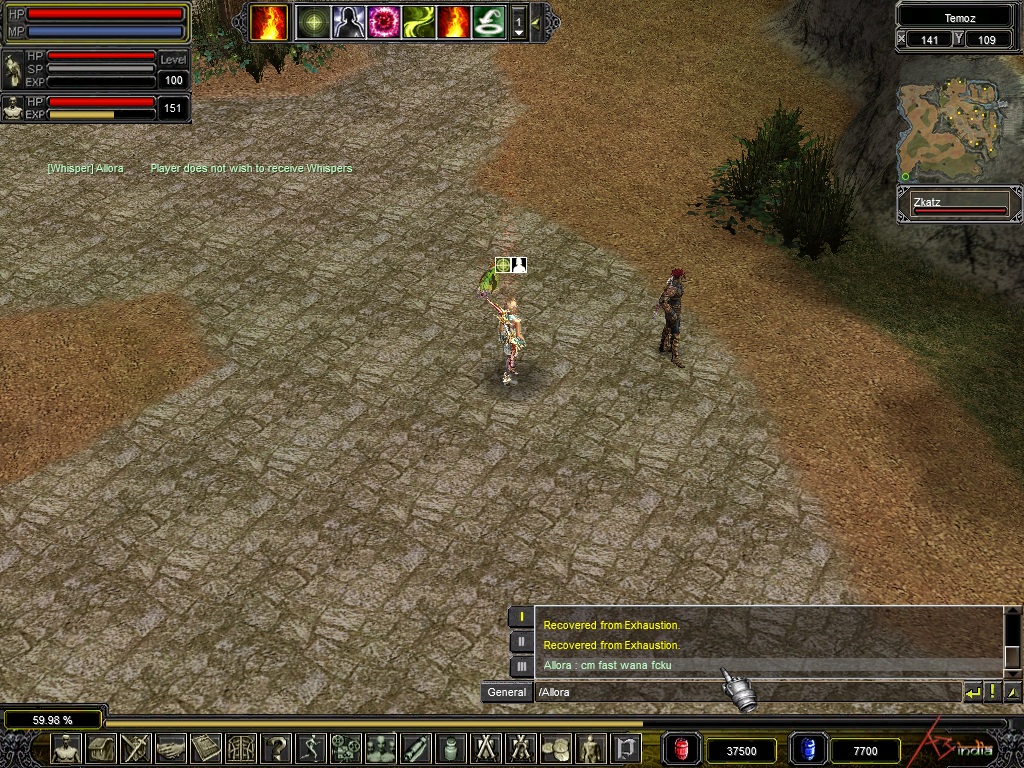Change the skill bar page number
The image size is (1024, 768).
[x=518, y=22]
